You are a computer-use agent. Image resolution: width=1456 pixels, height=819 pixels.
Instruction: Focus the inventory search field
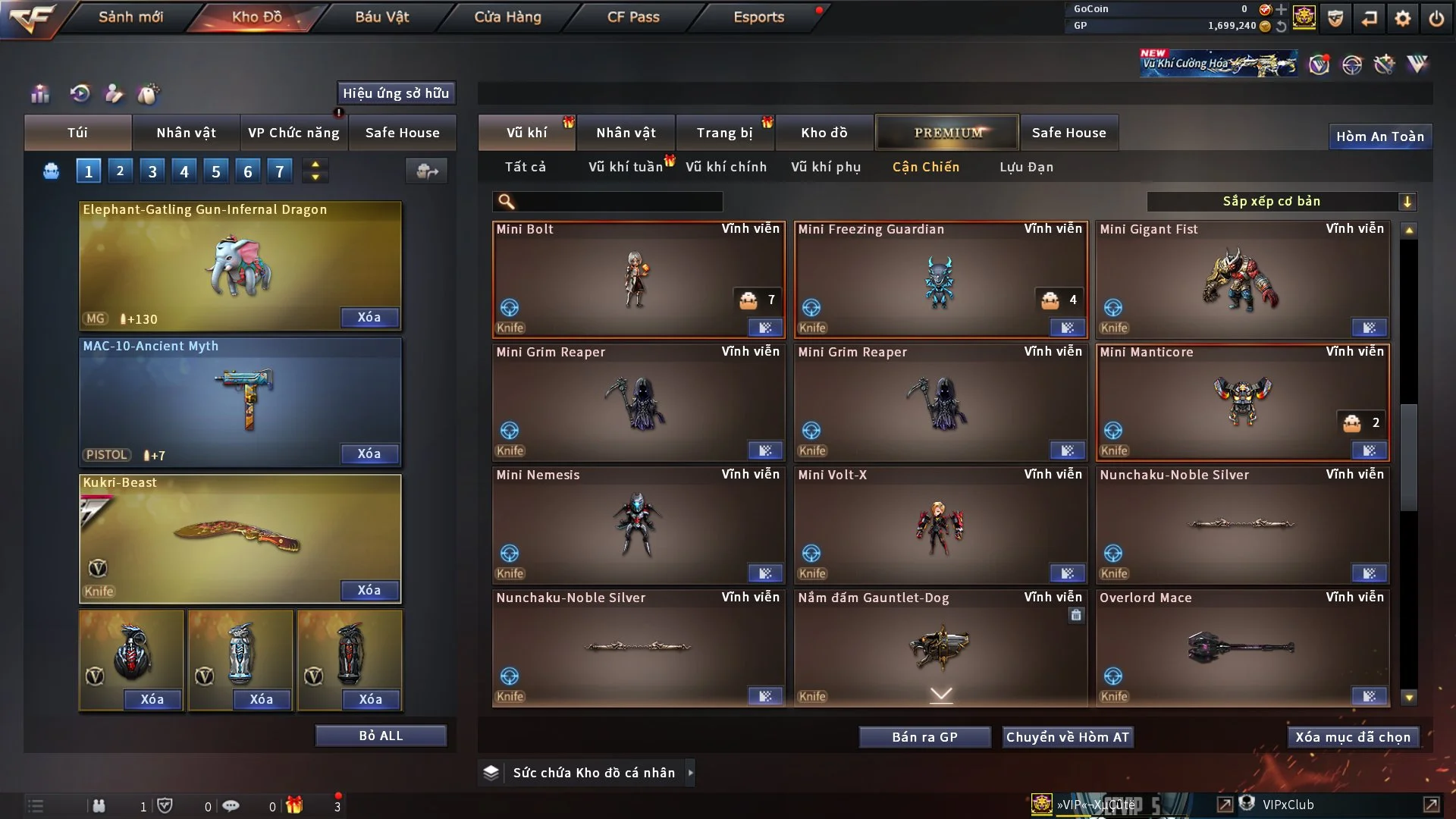[x=618, y=201]
